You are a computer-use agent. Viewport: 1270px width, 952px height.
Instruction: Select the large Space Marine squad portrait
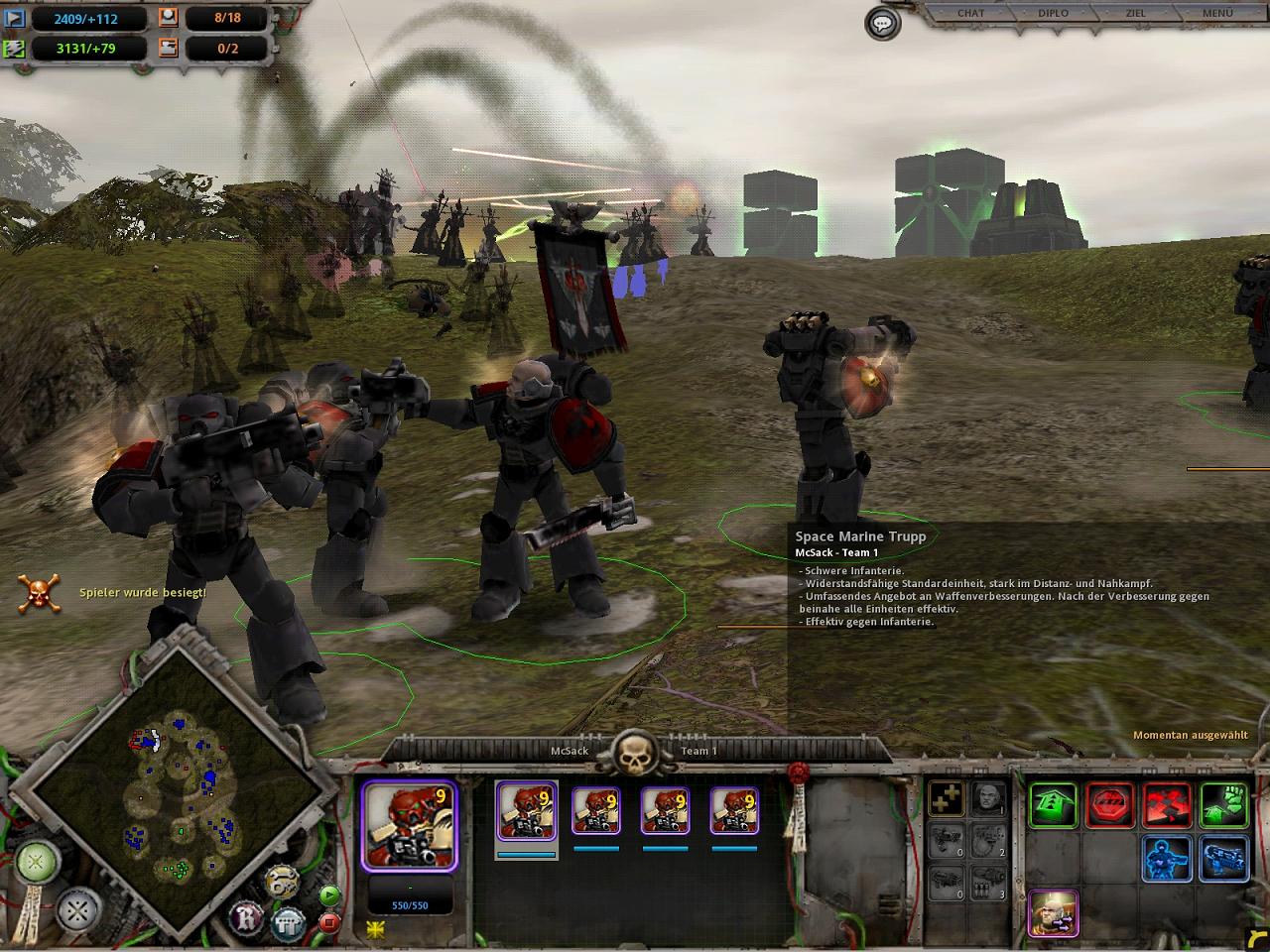coord(409,823)
